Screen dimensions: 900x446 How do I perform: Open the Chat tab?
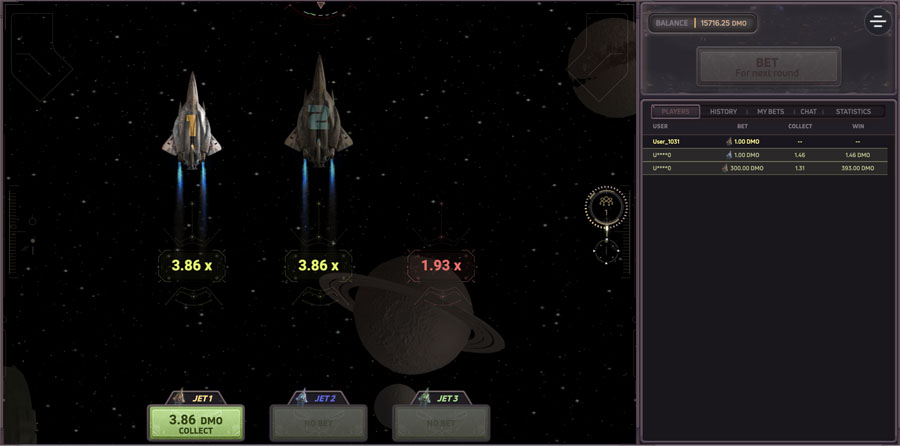[808, 112]
